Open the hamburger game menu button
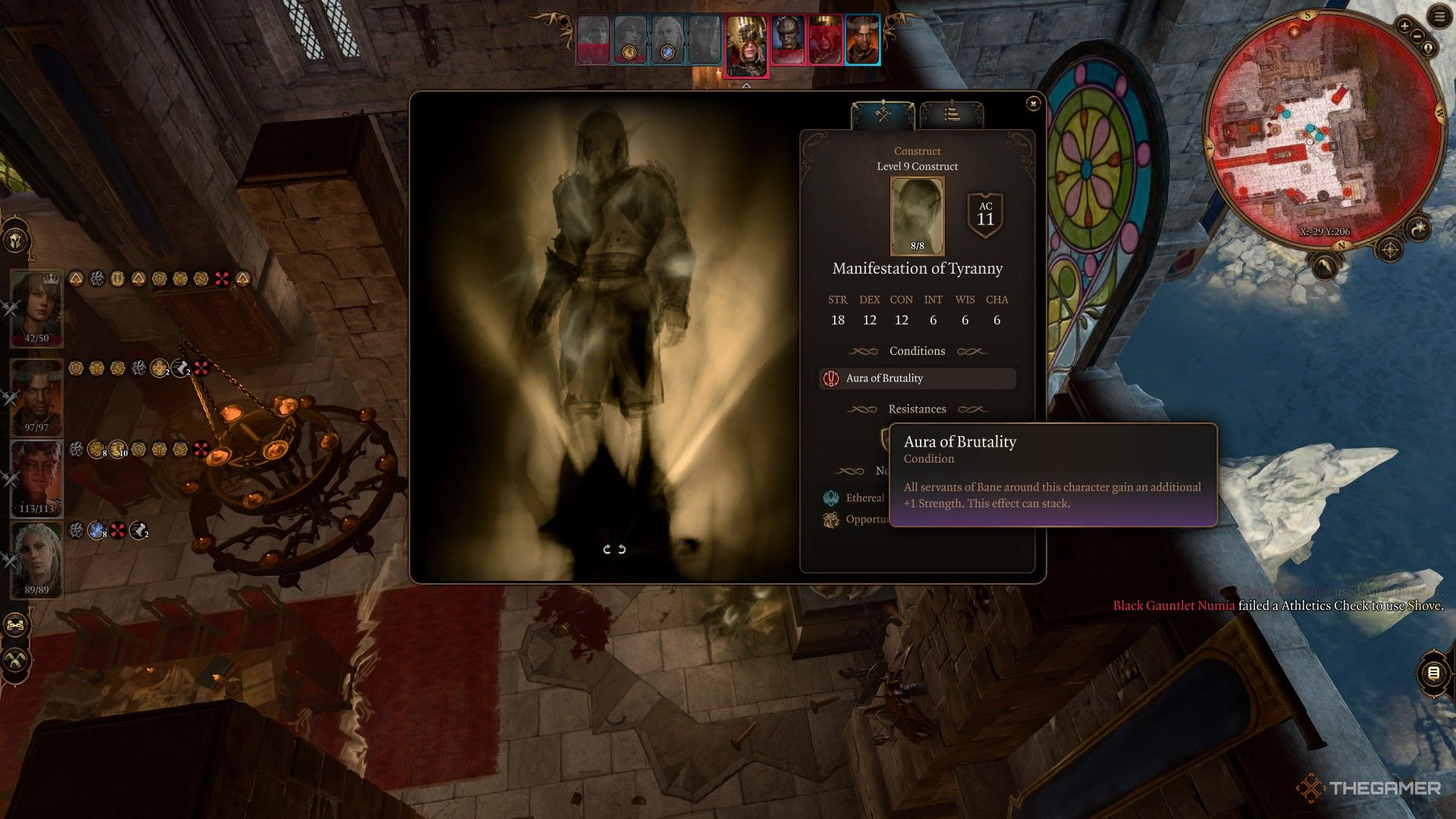The width and height of the screenshot is (1456, 819). (x=1439, y=17)
